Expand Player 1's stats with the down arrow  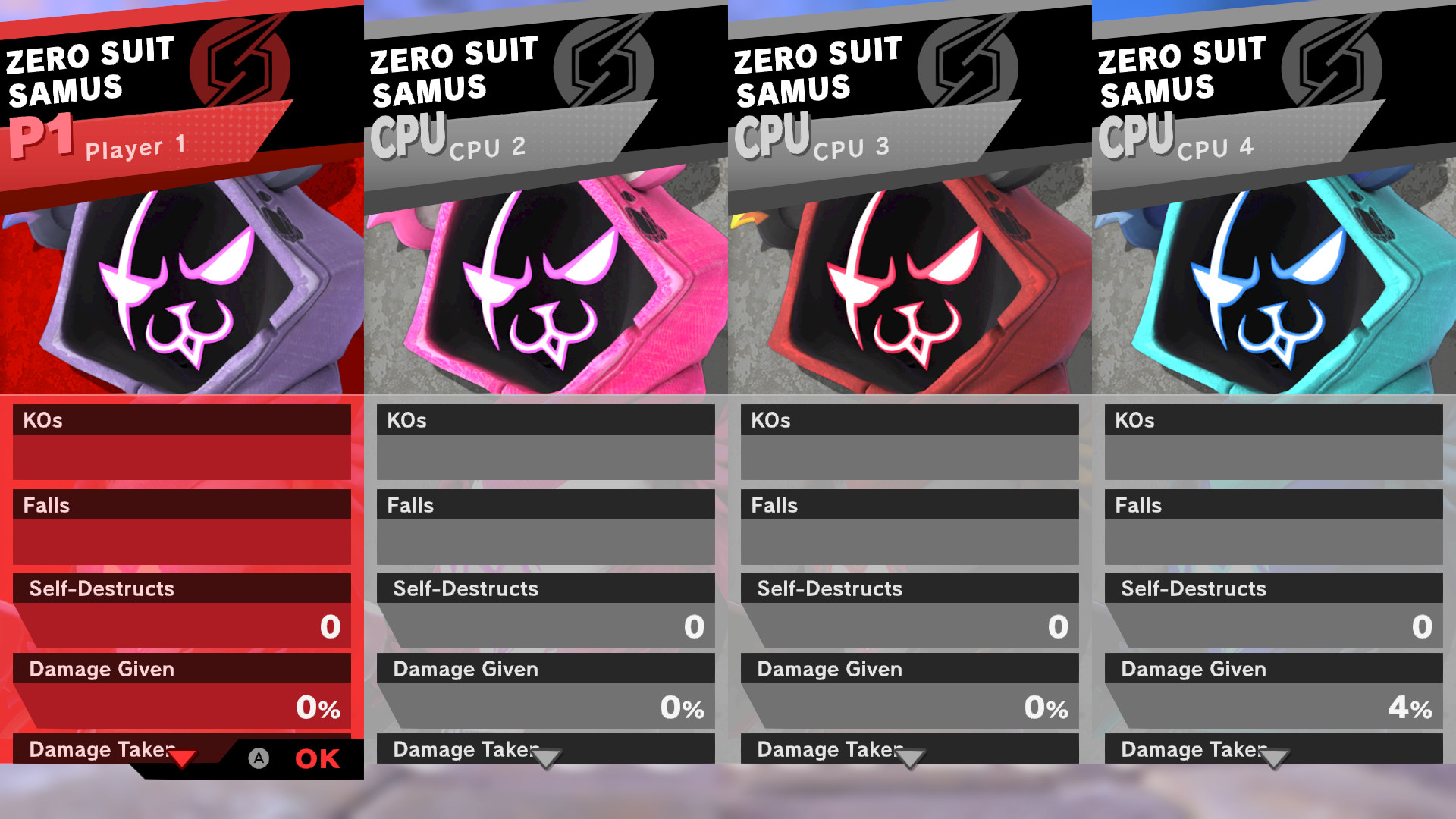pos(182,758)
